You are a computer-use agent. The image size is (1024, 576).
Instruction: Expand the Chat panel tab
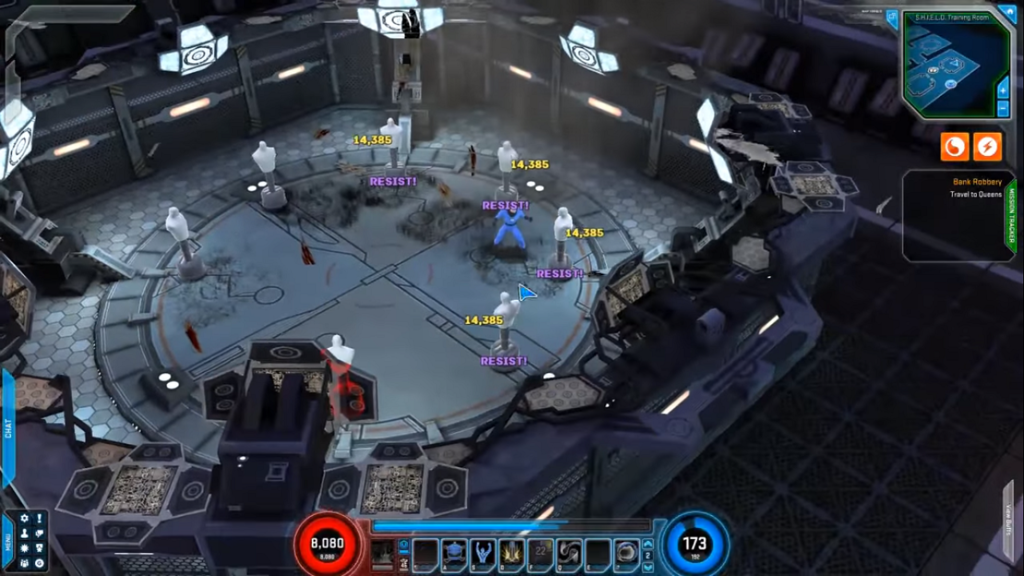tap(8, 432)
